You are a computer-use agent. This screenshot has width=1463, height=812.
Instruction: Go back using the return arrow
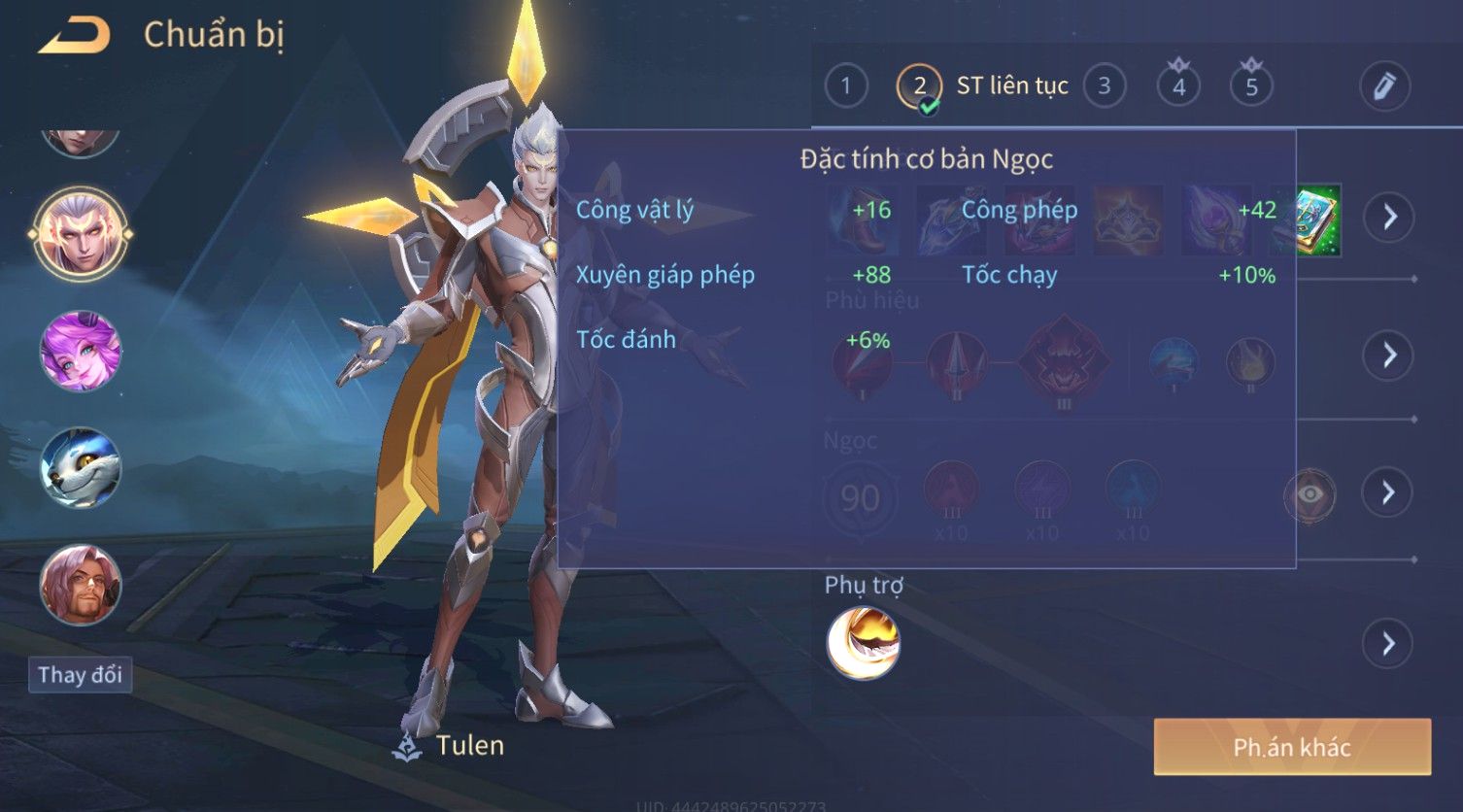[x=74, y=36]
